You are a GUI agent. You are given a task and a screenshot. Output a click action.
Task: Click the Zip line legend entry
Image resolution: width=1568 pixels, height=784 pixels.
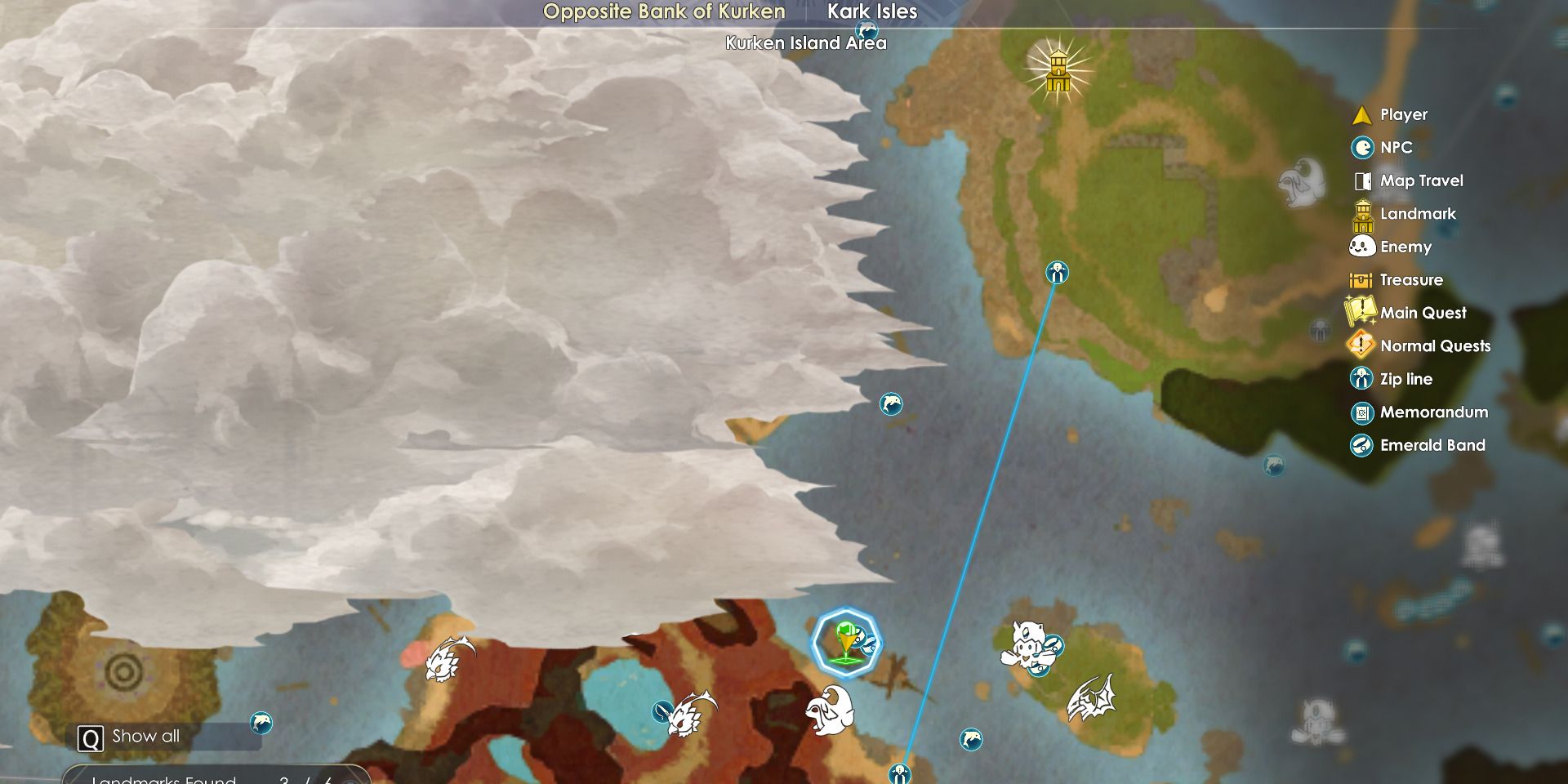click(1405, 379)
